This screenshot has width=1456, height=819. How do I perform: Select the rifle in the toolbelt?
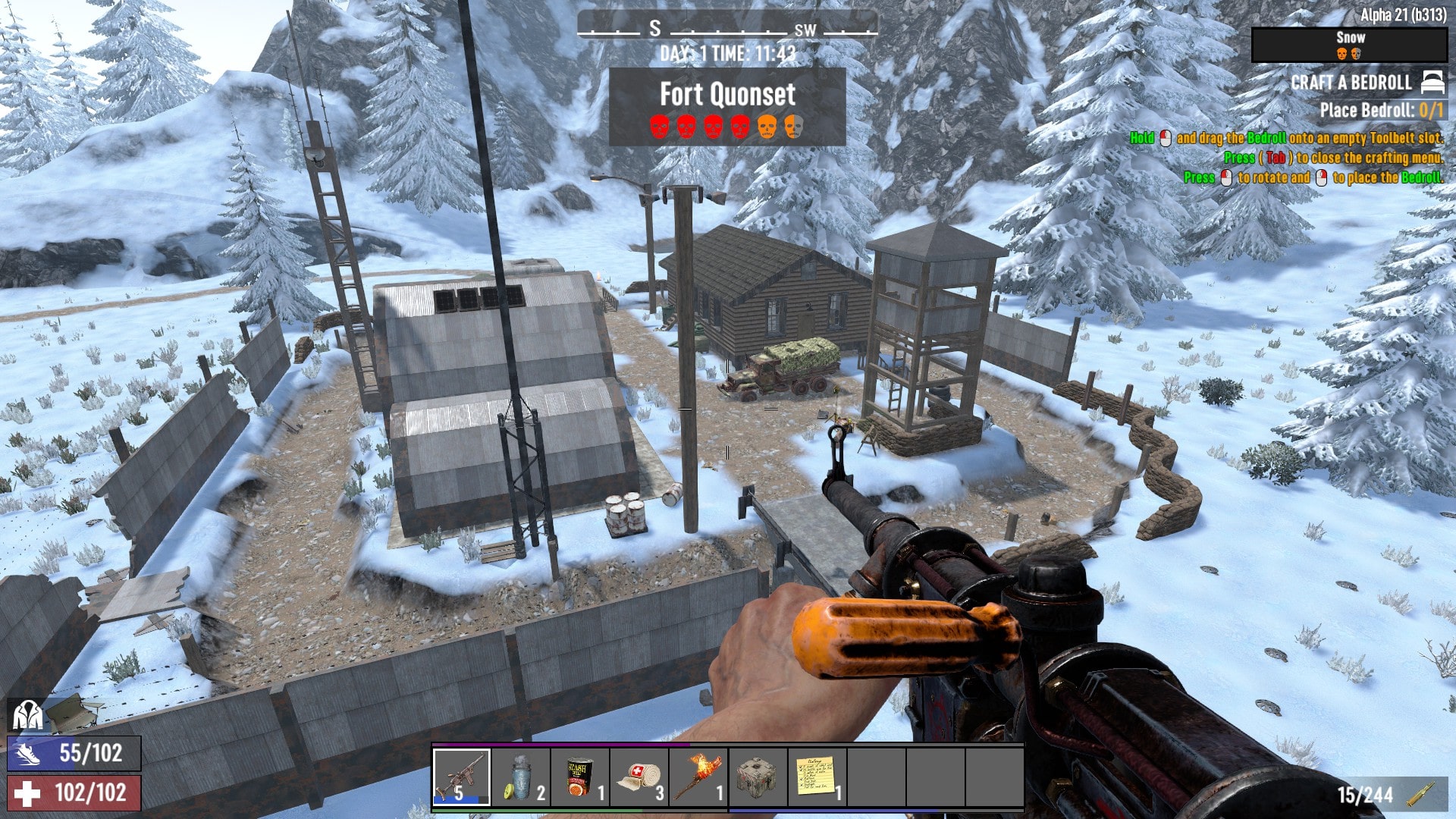coord(461,777)
